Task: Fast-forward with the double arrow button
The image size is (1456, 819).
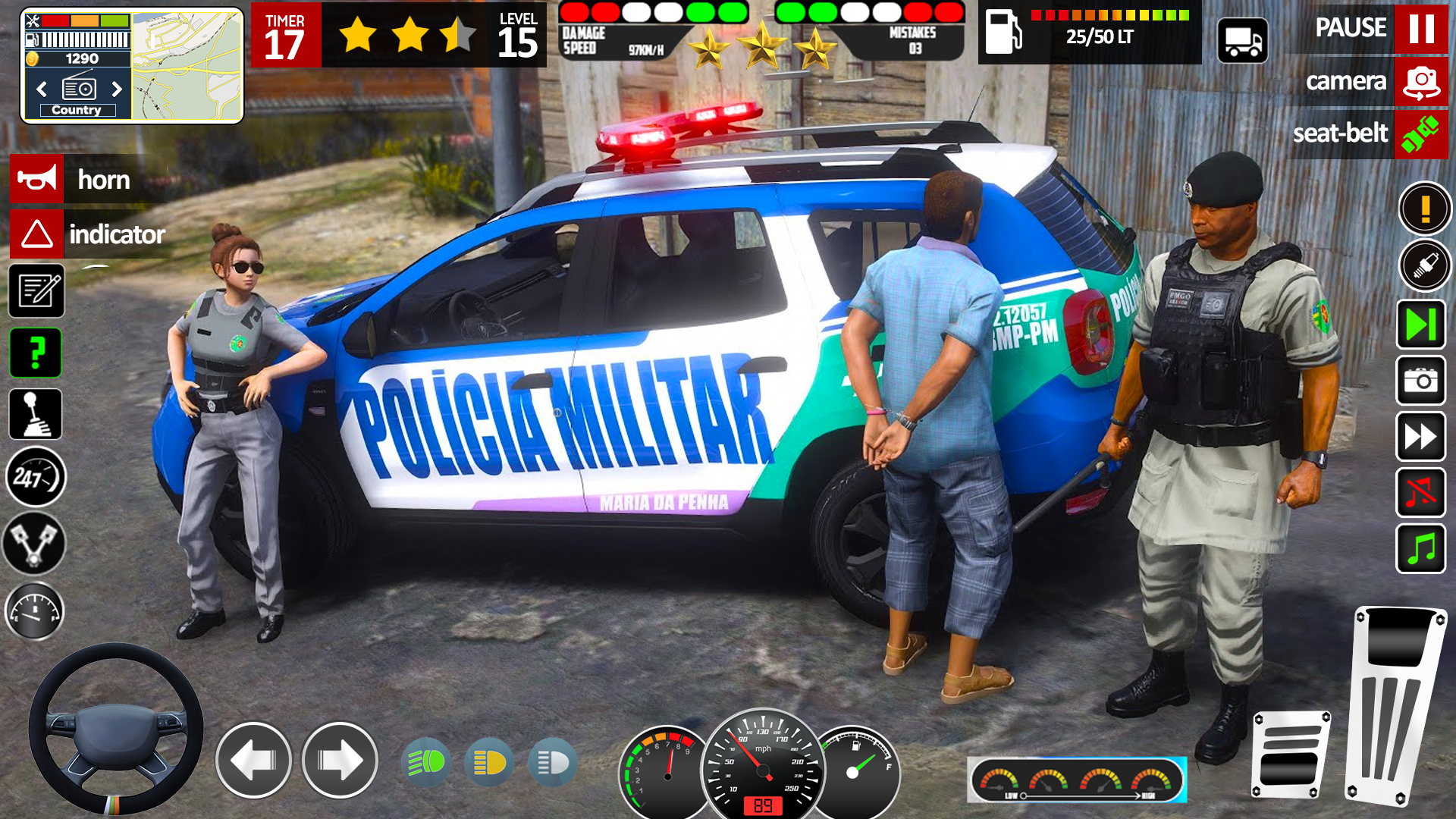Action: pyautogui.click(x=1420, y=436)
